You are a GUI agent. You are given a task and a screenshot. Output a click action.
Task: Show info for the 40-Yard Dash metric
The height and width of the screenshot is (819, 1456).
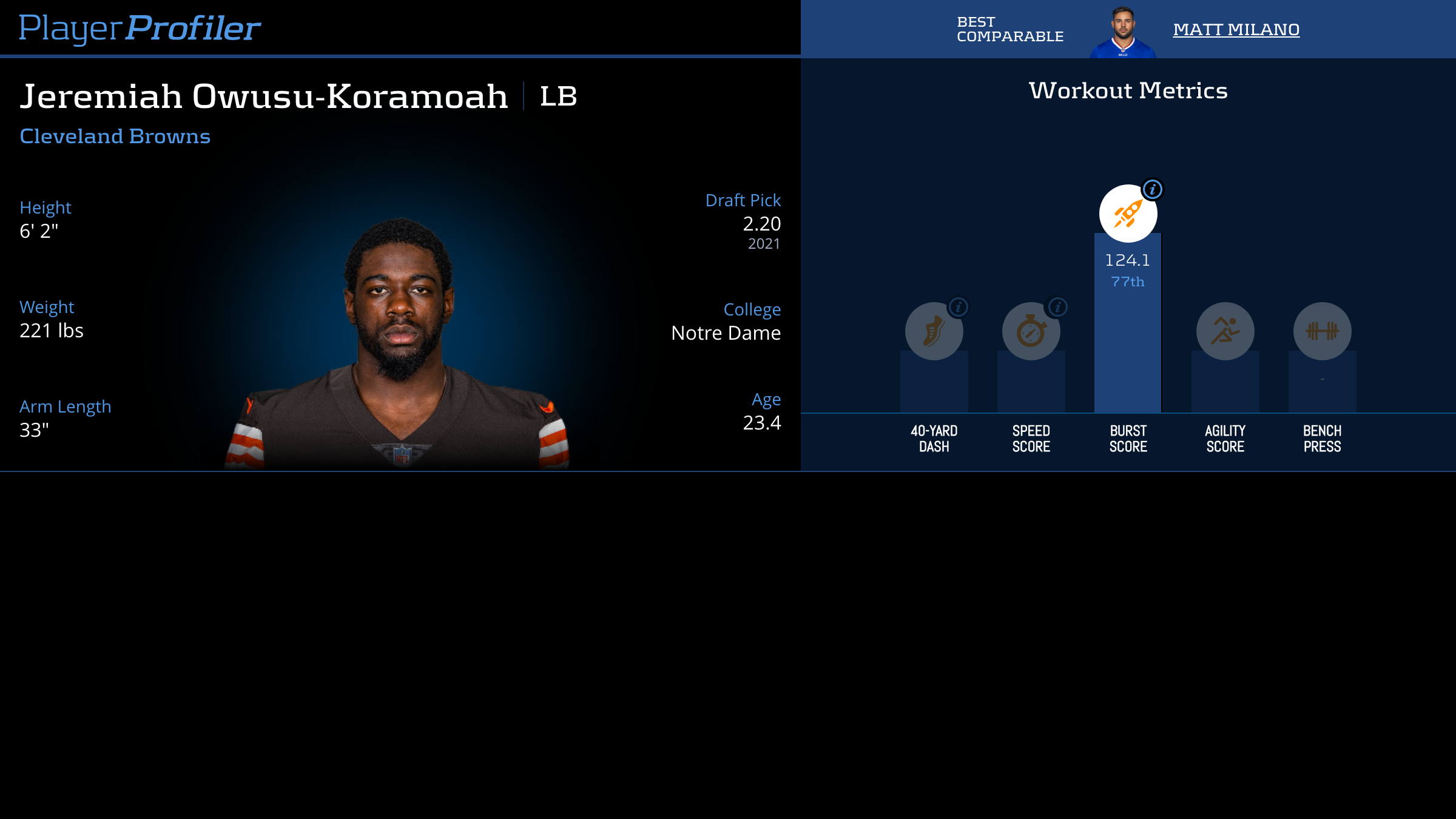[x=959, y=307]
